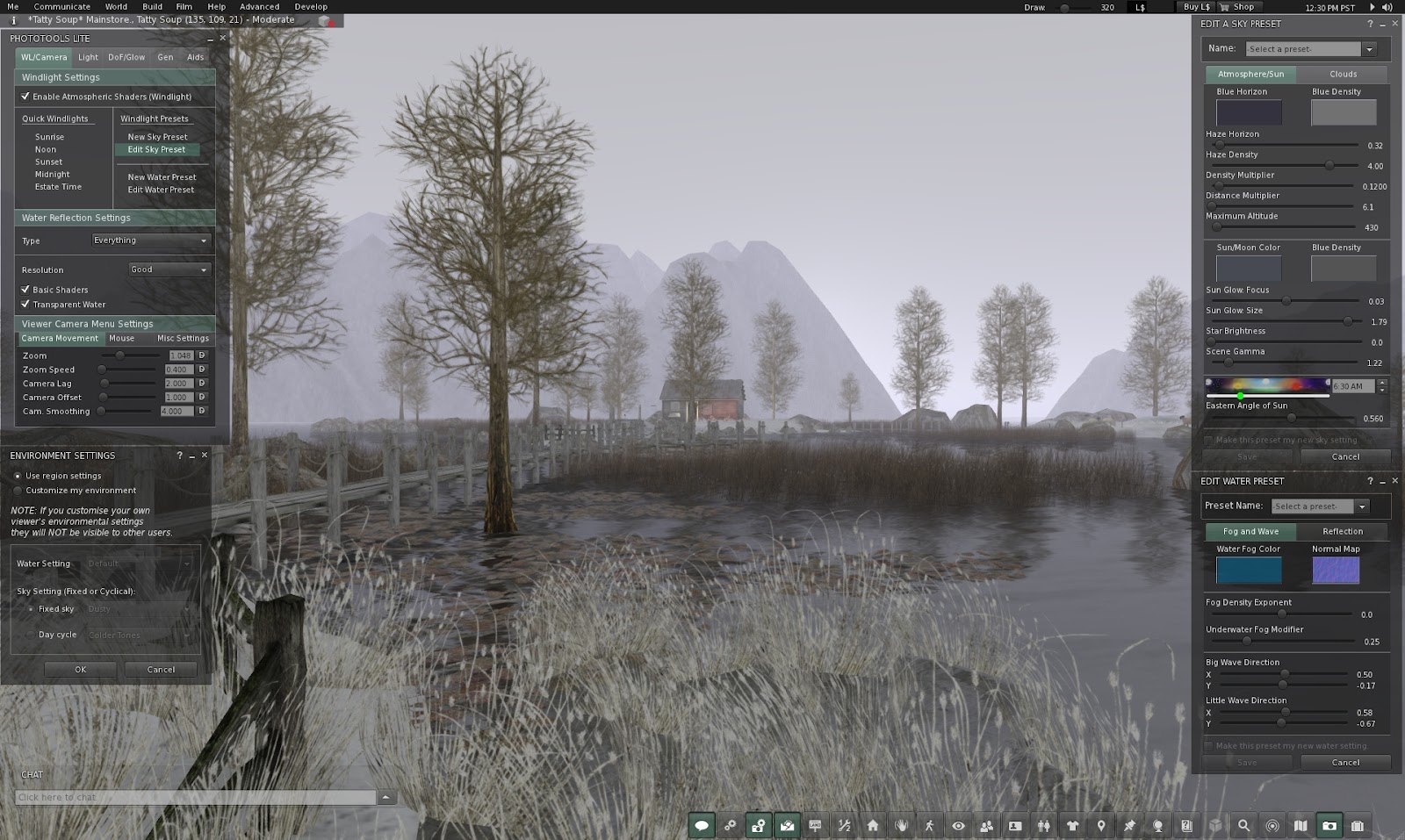
Task: Select Customize my environment radio button
Action: click(x=18, y=490)
